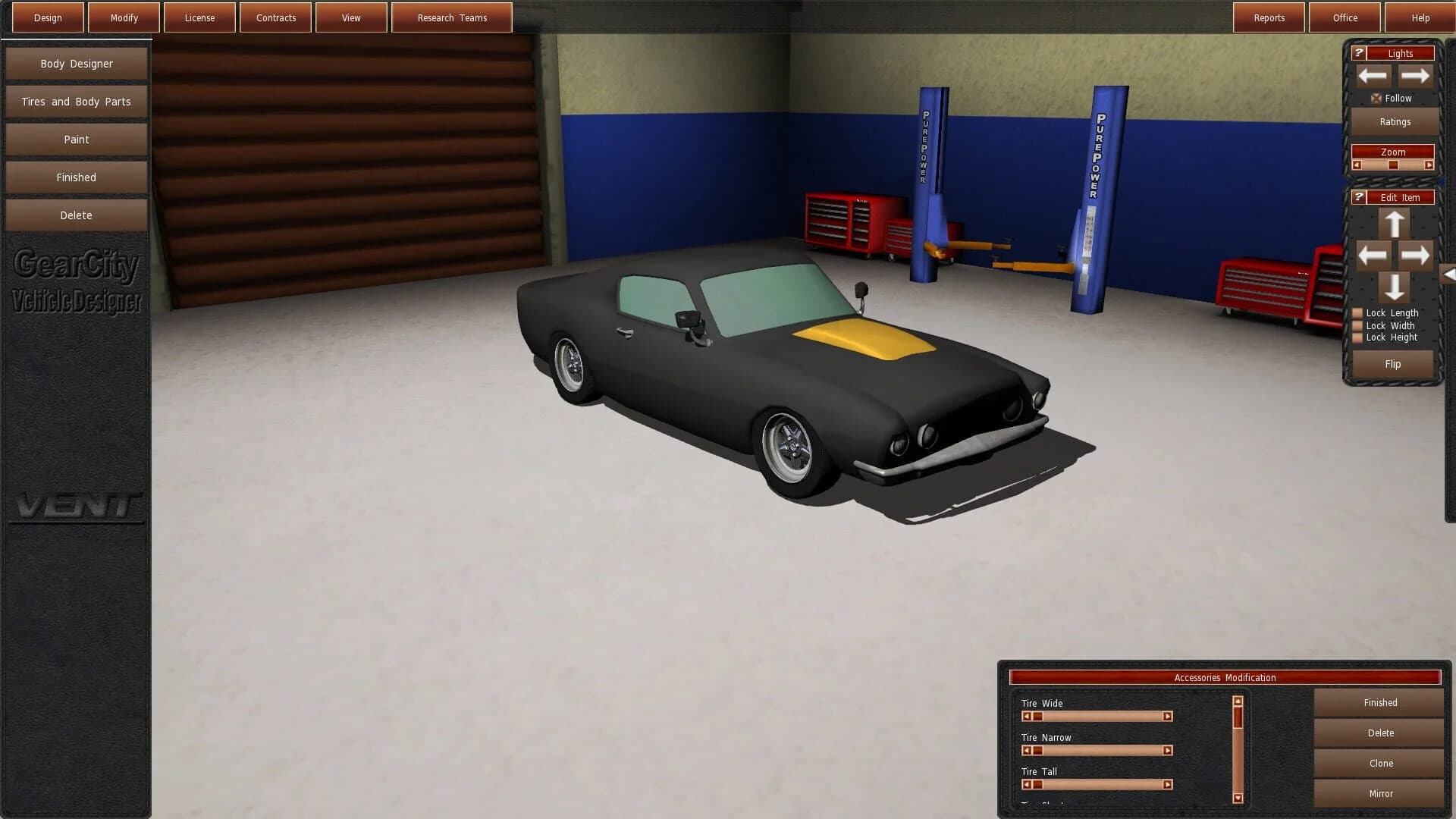This screenshot has height=819, width=1456.
Task: Open the Modify menu
Action: (x=123, y=17)
